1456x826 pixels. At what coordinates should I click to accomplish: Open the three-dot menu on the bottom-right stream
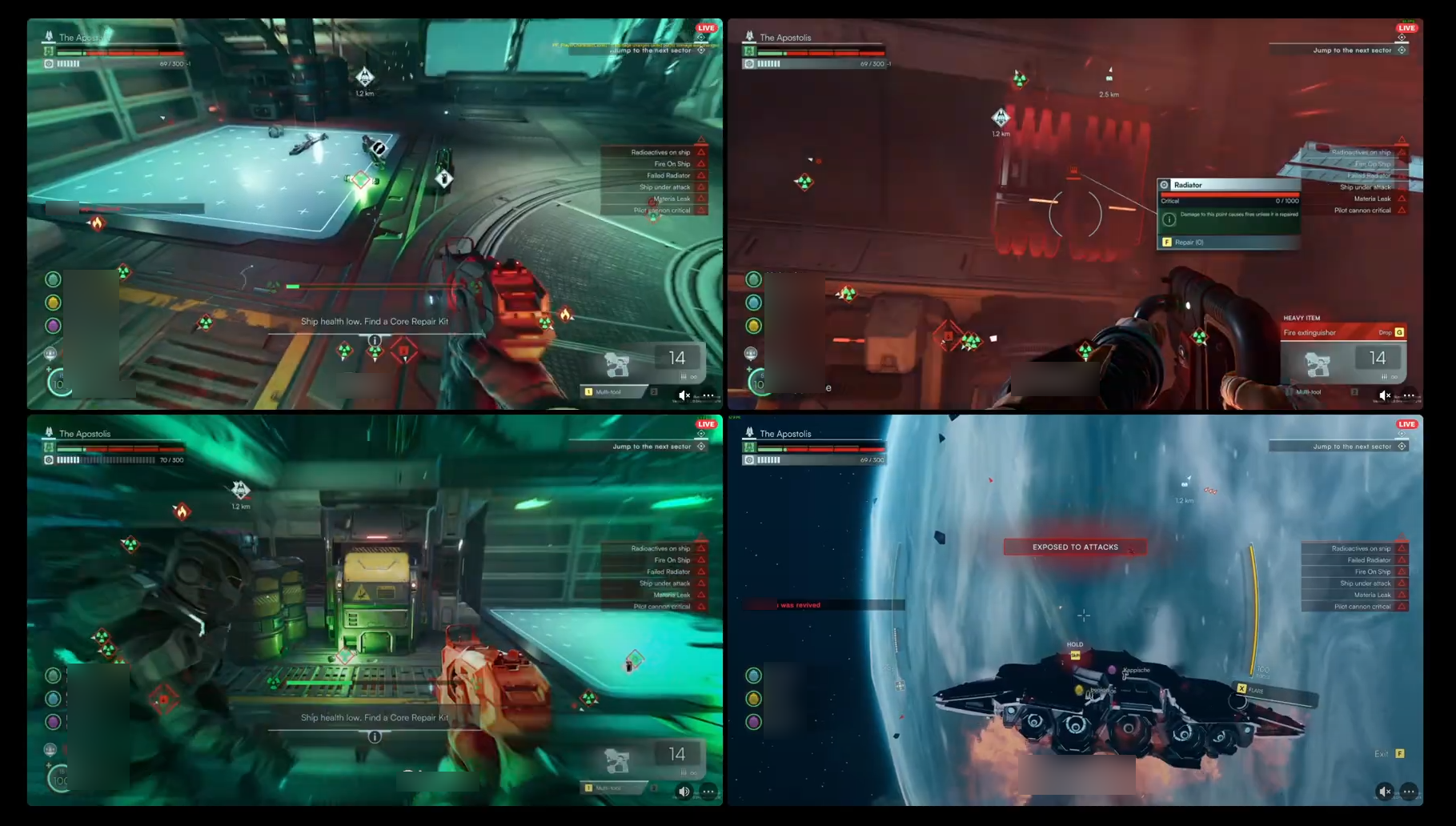[1409, 791]
